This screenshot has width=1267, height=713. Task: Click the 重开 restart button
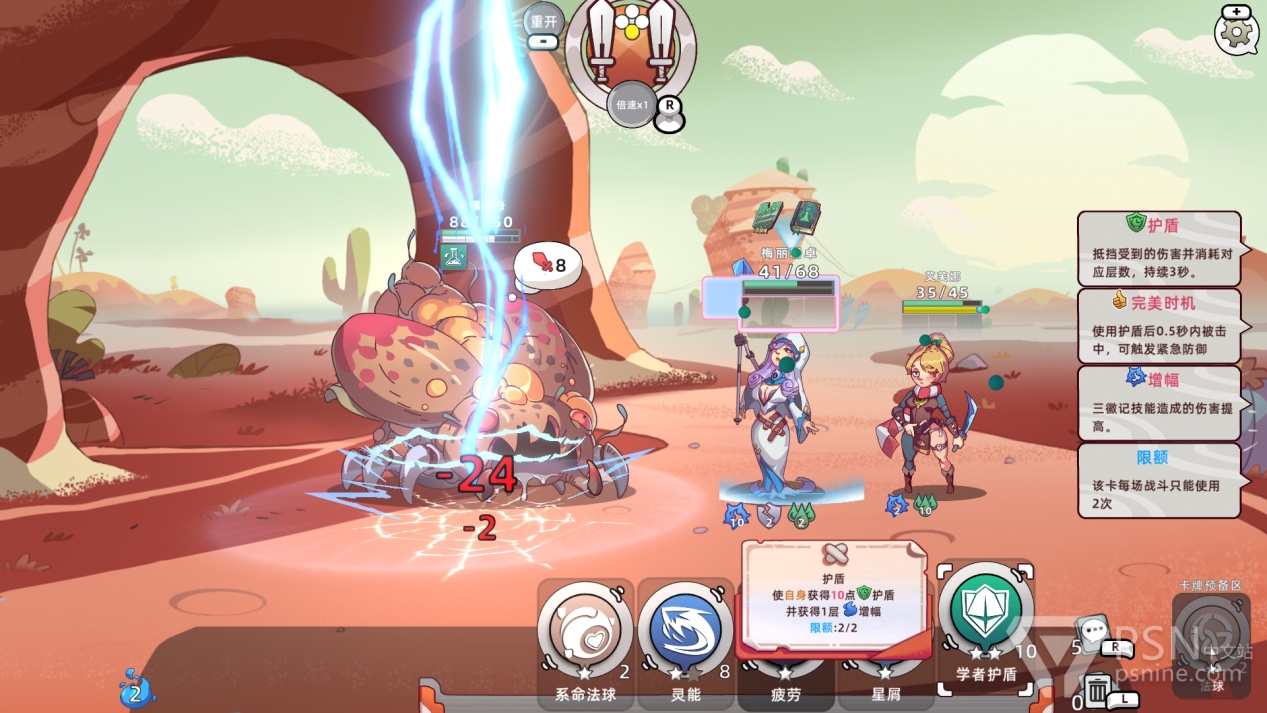tap(544, 22)
